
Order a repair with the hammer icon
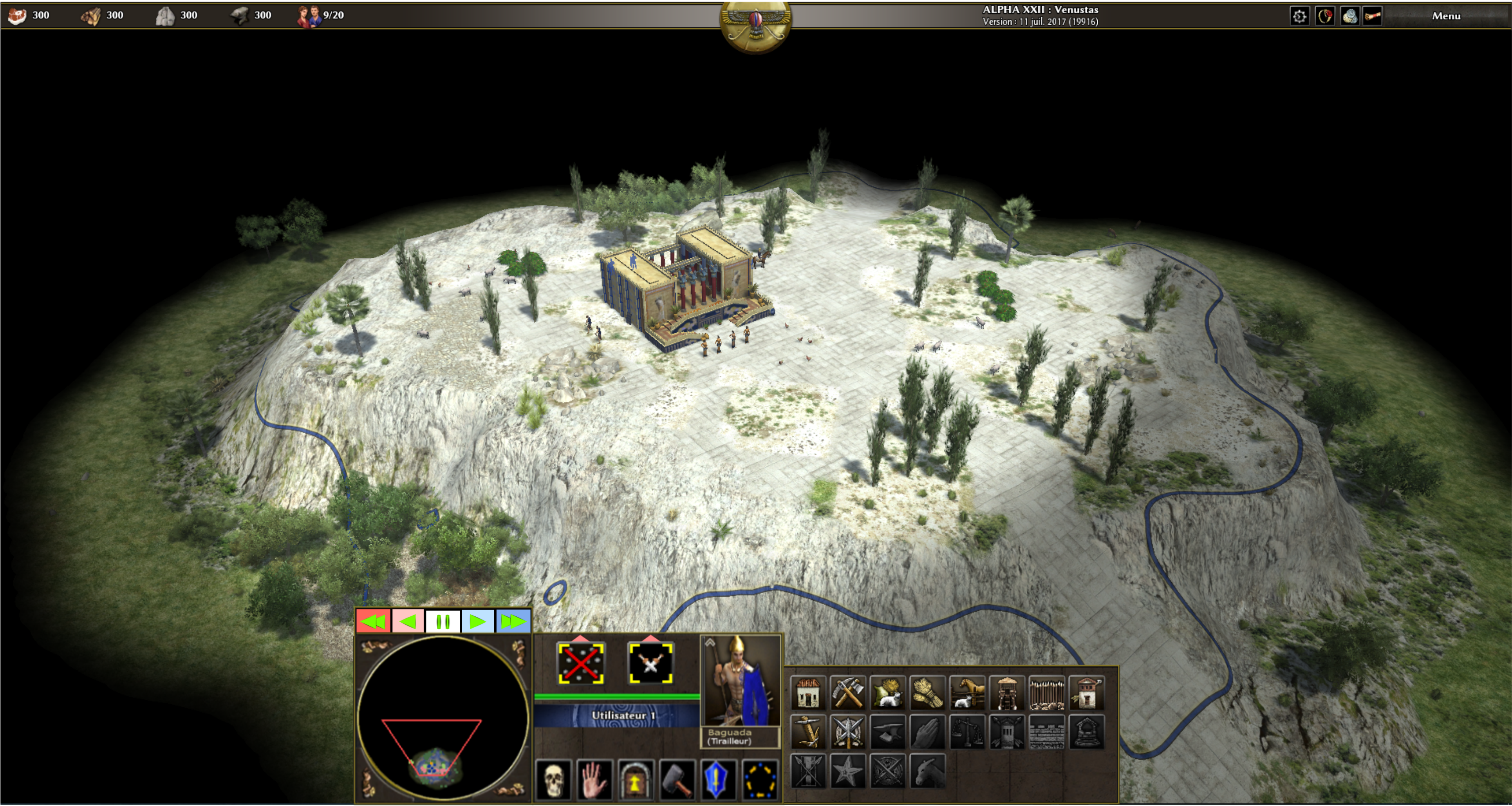pos(676,780)
